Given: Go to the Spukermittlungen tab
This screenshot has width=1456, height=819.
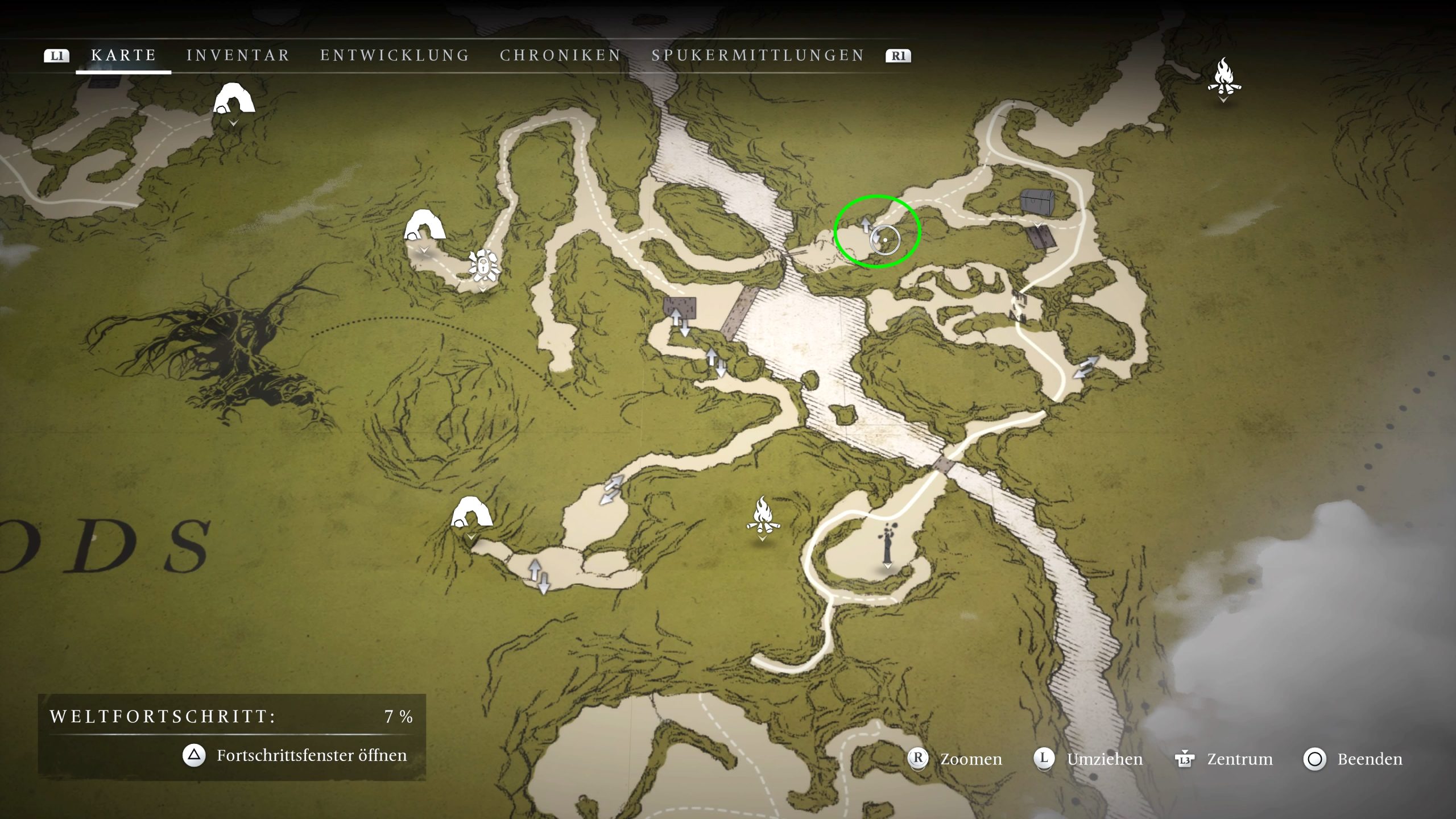Looking at the screenshot, I should 758,55.
